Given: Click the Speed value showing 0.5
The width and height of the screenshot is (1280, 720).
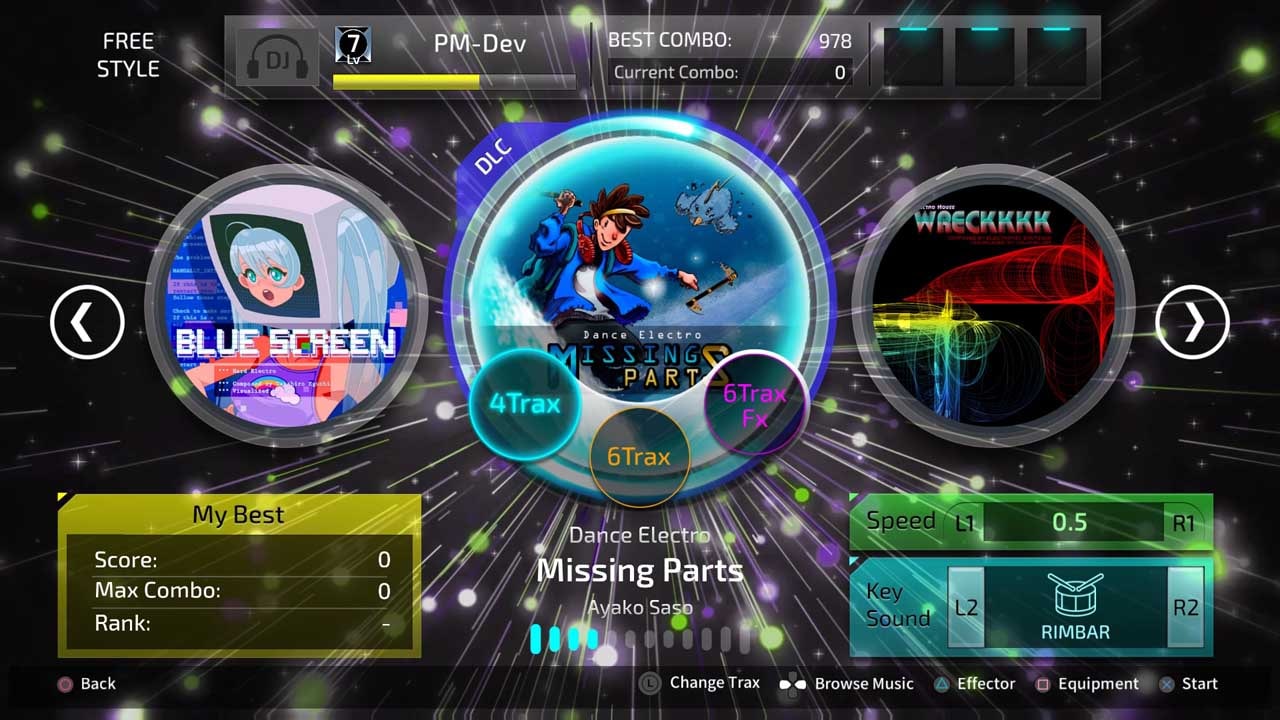Looking at the screenshot, I should click(1070, 520).
